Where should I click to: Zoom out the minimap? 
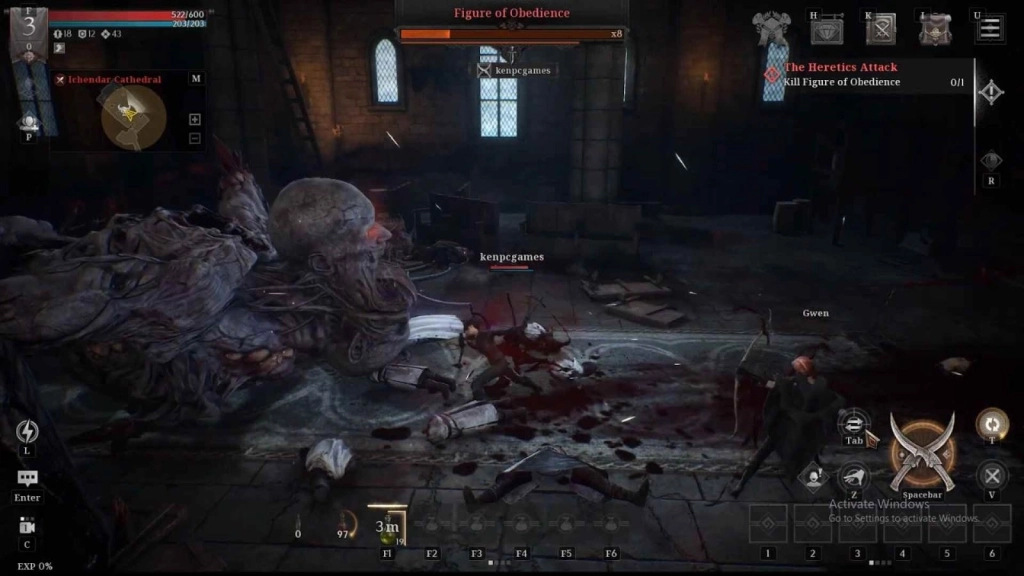coord(195,138)
